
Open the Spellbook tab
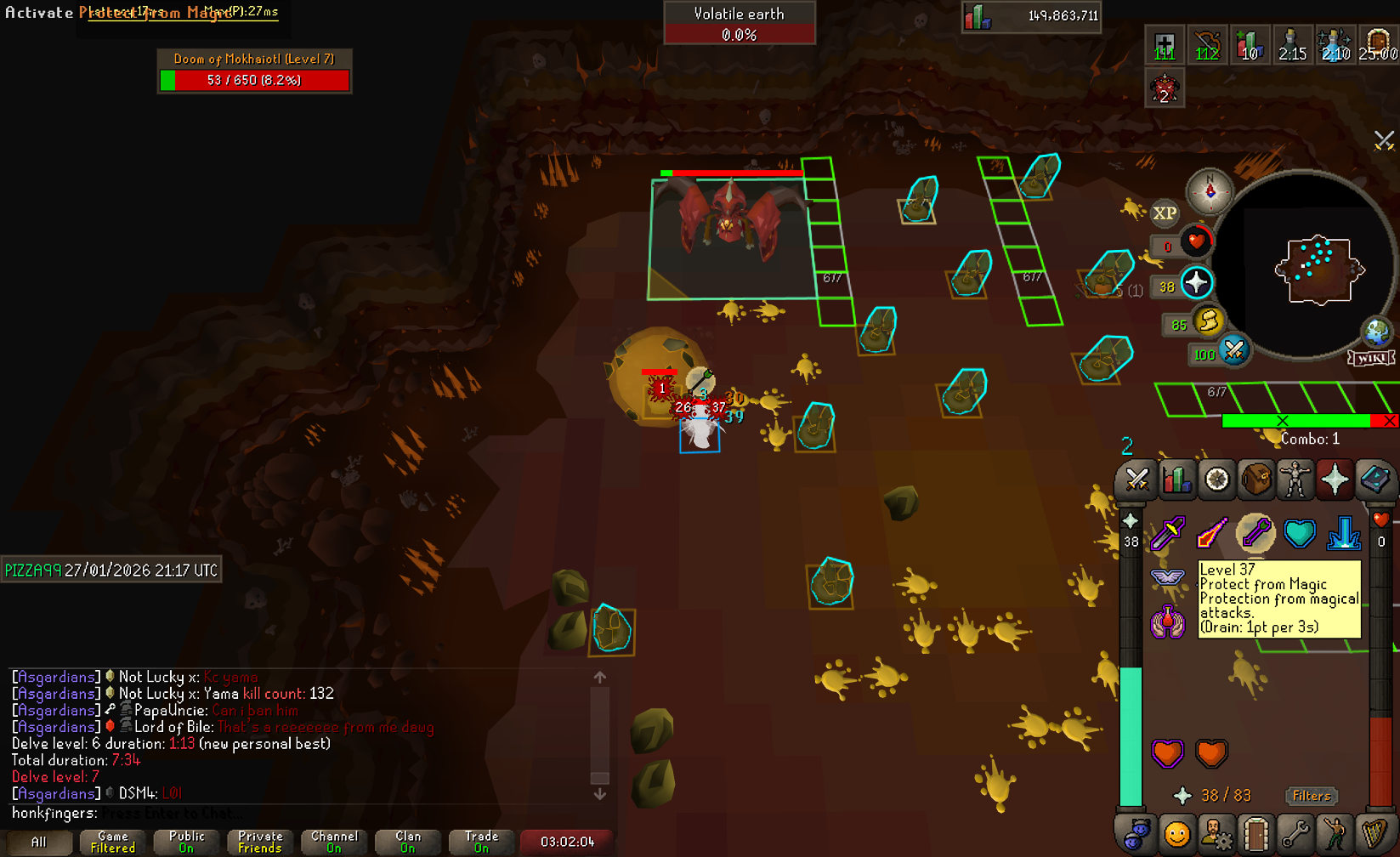pos(1374,480)
